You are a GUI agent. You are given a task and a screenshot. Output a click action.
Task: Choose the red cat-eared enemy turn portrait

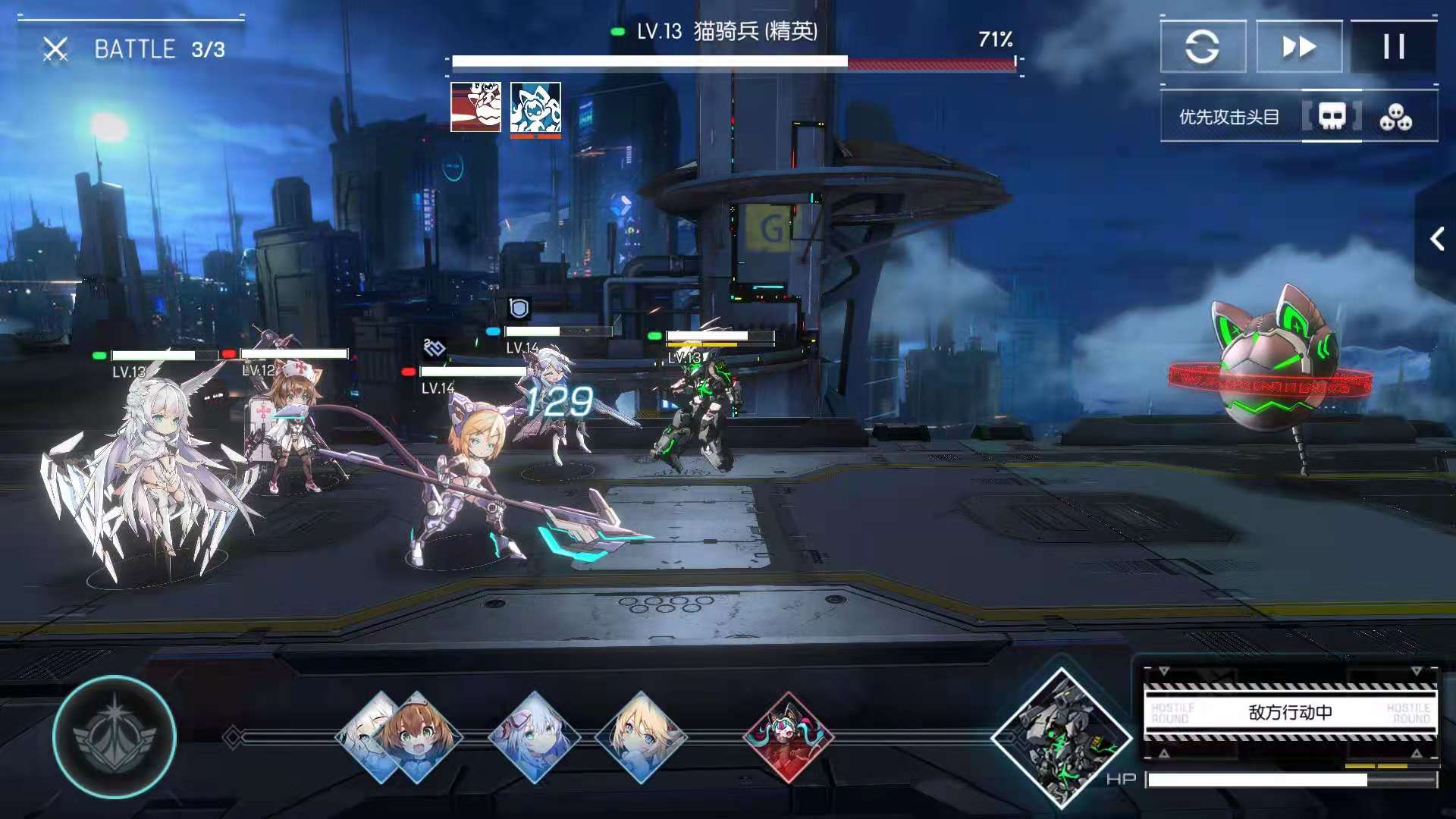[x=789, y=737]
